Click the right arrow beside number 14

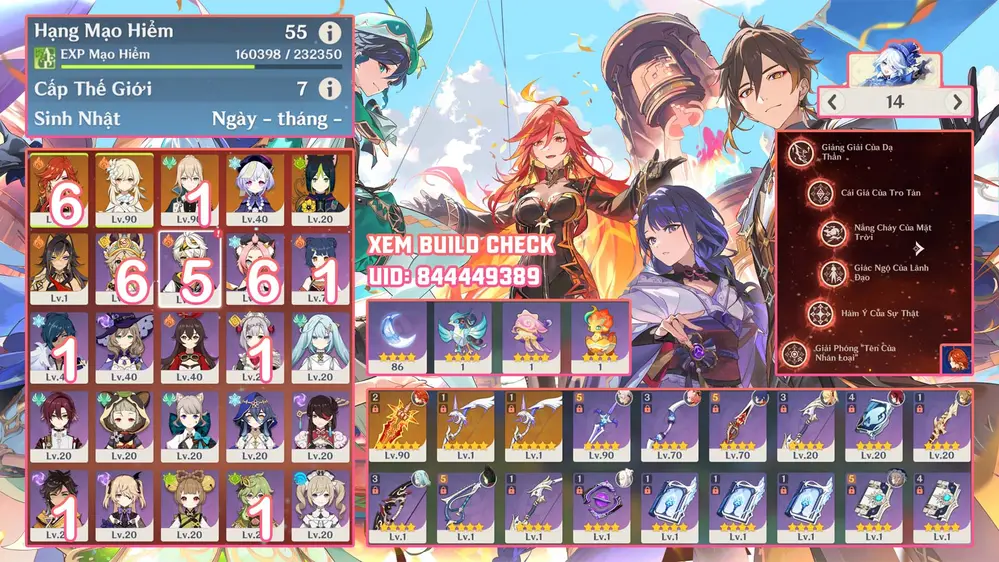[x=958, y=102]
